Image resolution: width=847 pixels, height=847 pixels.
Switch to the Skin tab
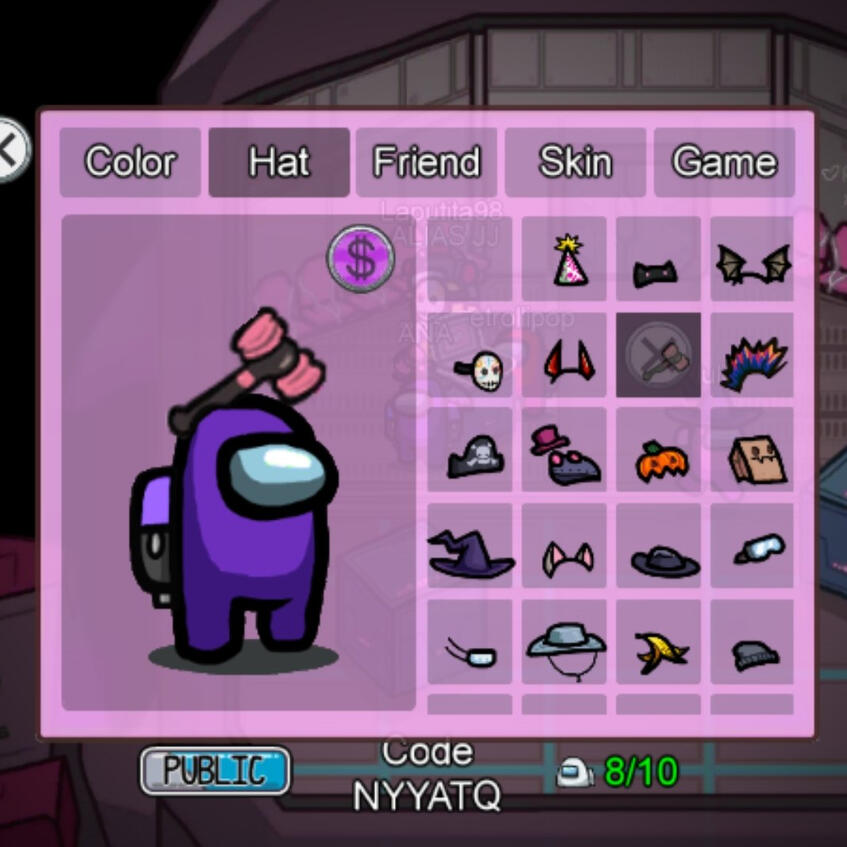pyautogui.click(x=575, y=162)
